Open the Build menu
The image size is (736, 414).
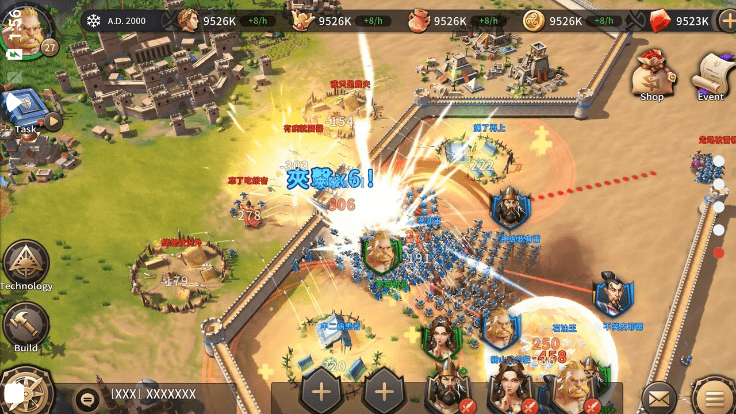tap(25, 325)
